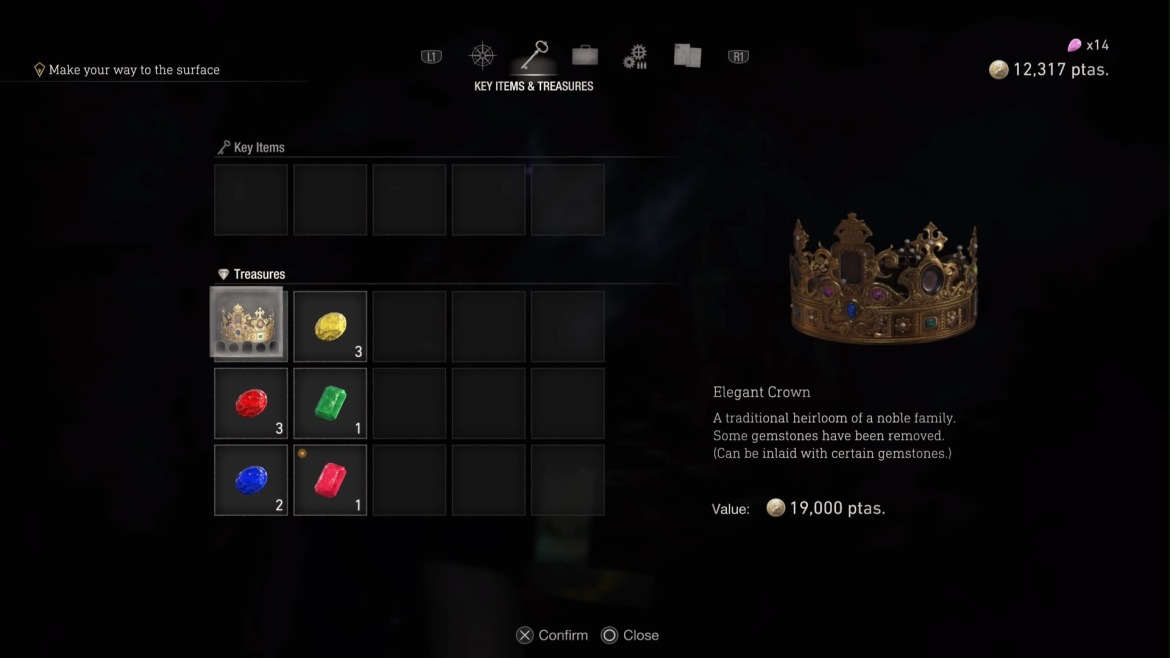Pick the green emerald gemstone slot
The width and height of the screenshot is (1170, 658).
pos(330,404)
